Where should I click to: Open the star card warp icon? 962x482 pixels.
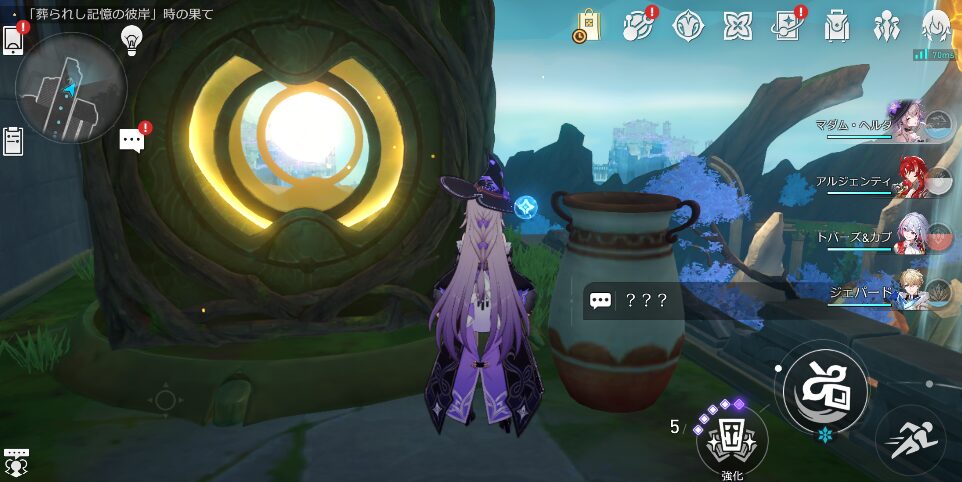pos(787,26)
